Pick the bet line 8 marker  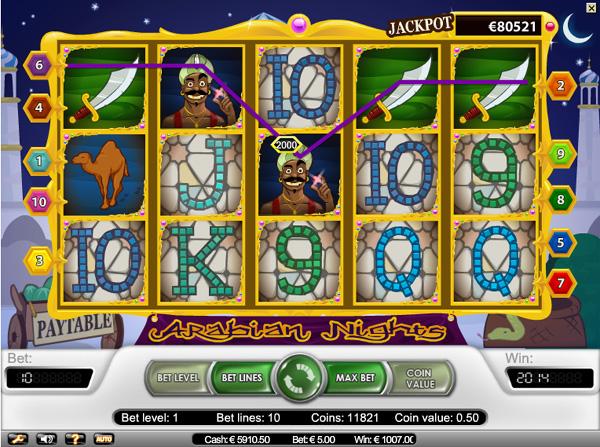[559, 200]
